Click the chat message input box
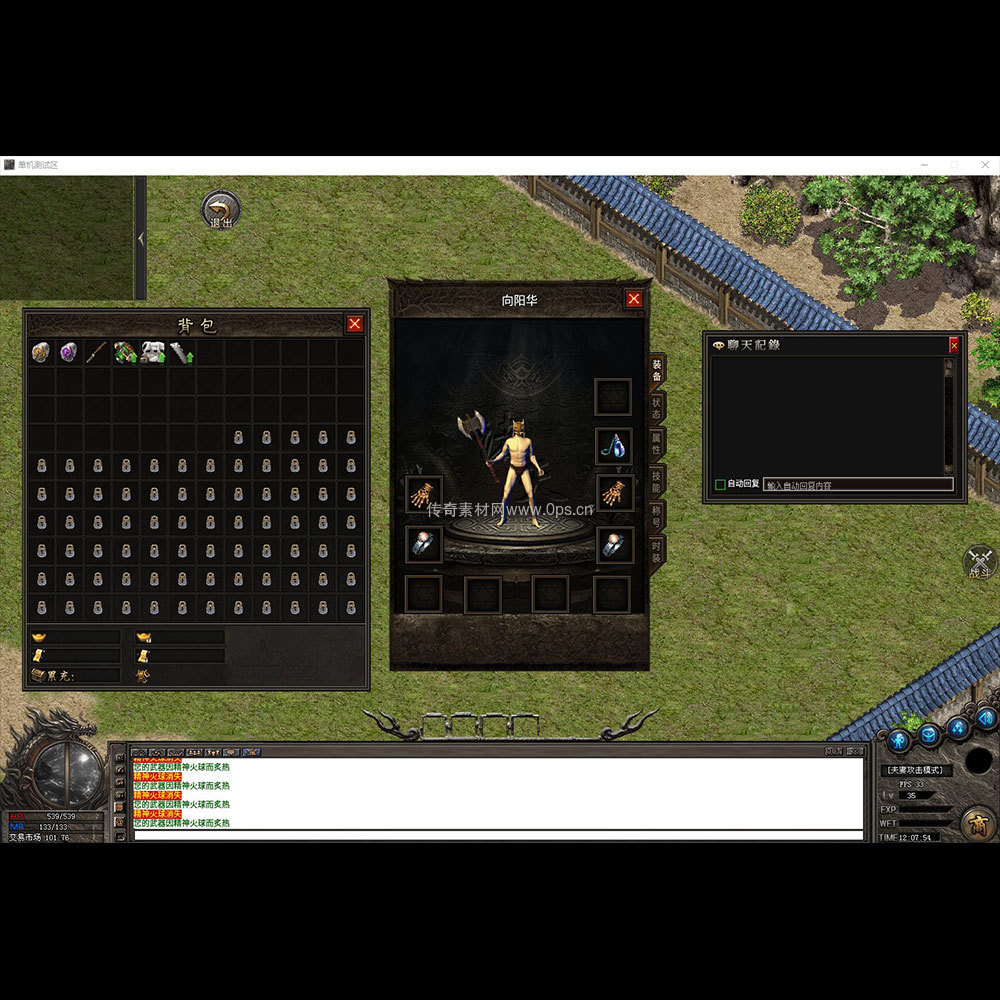Viewport: 1000px width, 1000px height. 498,835
